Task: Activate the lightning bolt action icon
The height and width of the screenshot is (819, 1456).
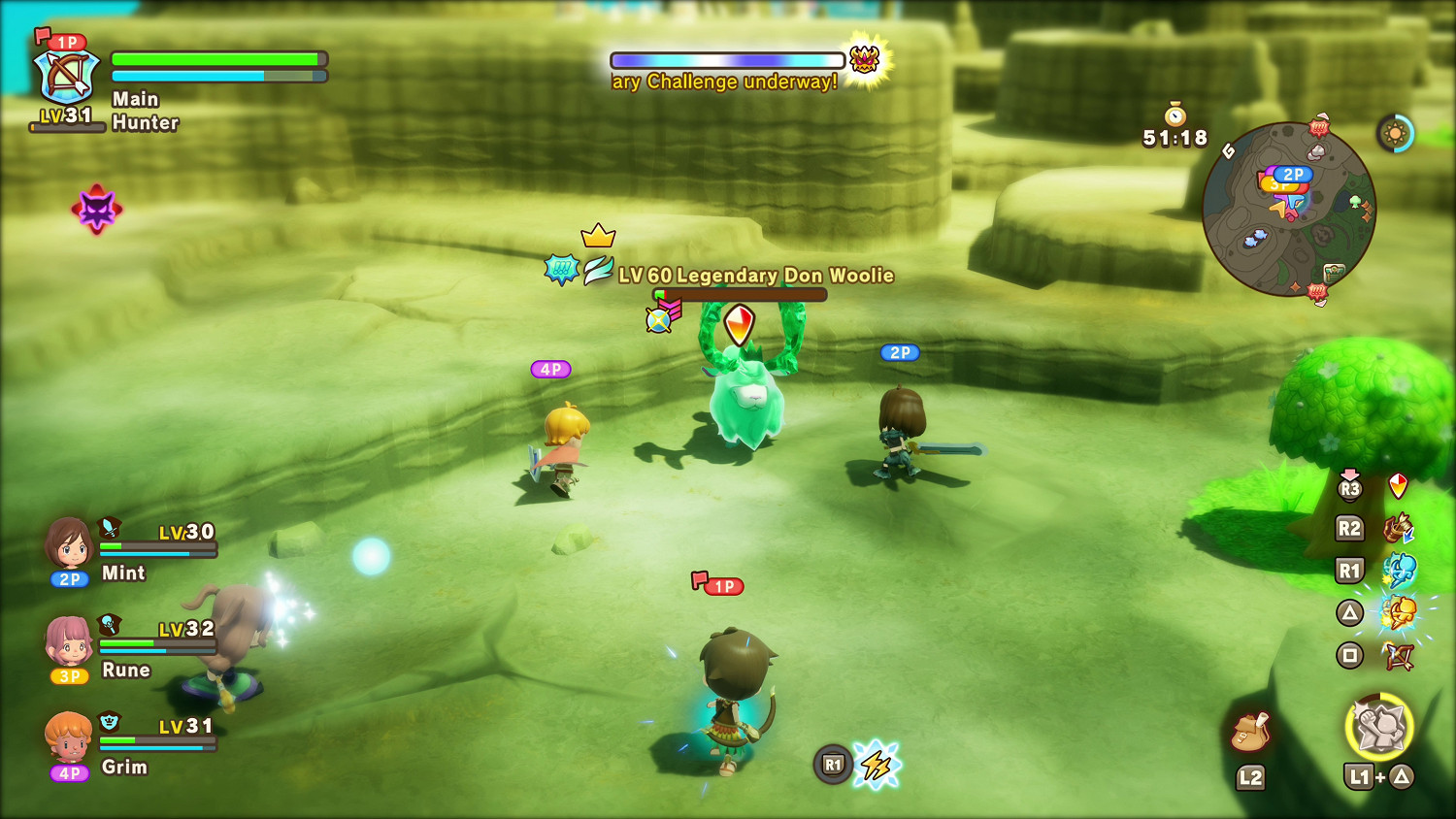Action: [x=877, y=765]
